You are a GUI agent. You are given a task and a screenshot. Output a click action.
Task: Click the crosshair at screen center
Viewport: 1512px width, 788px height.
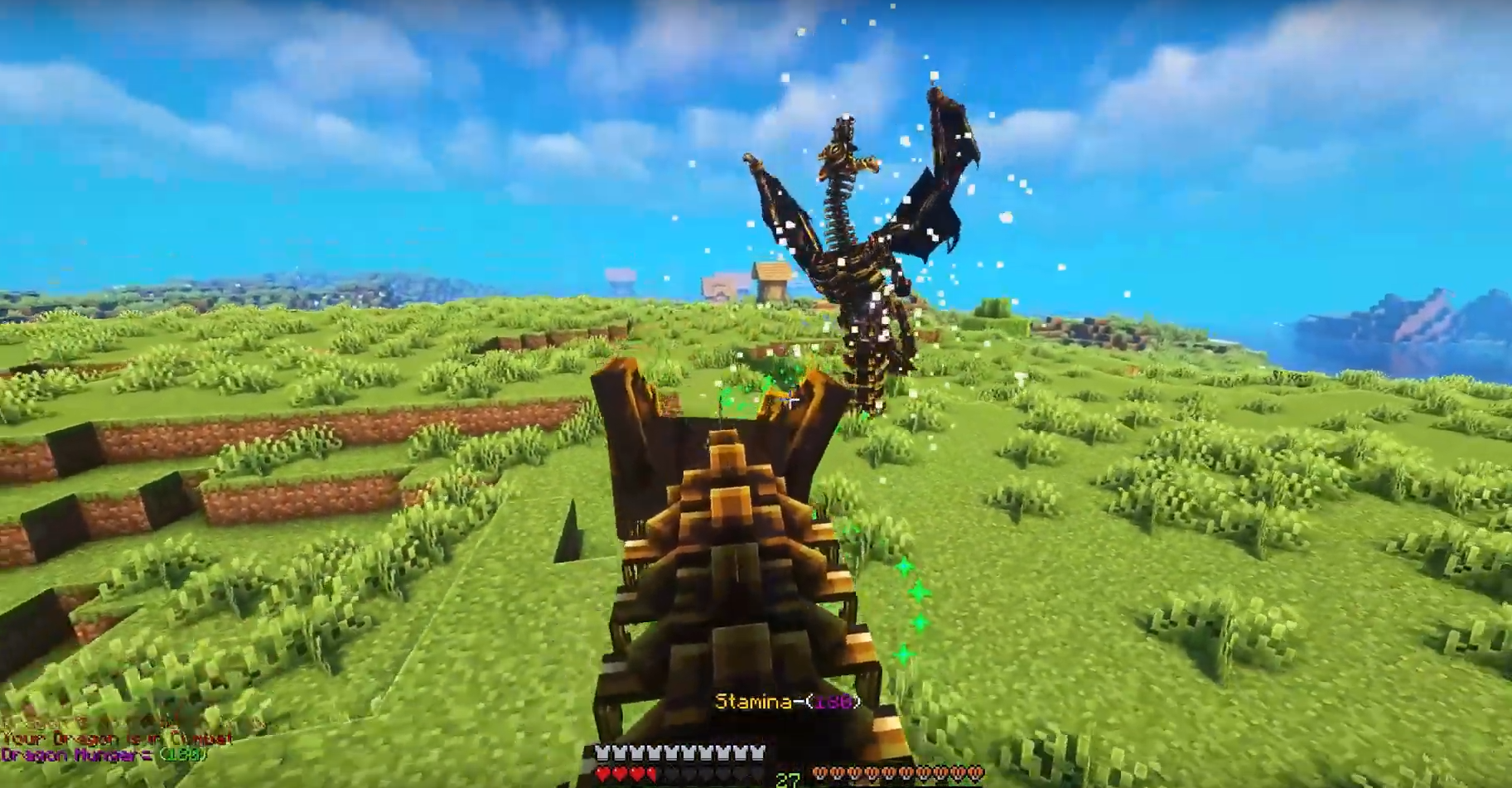(789, 398)
